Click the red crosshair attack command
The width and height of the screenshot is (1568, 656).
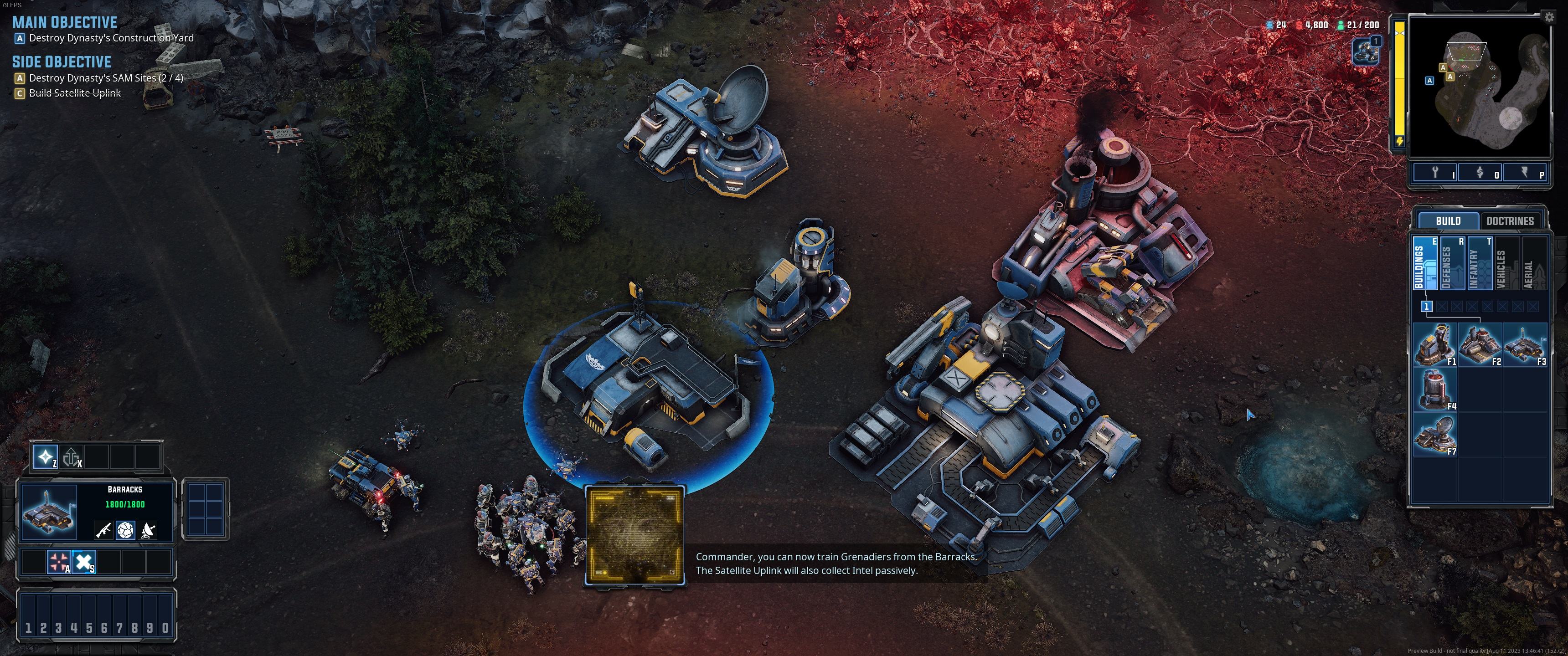(59, 562)
